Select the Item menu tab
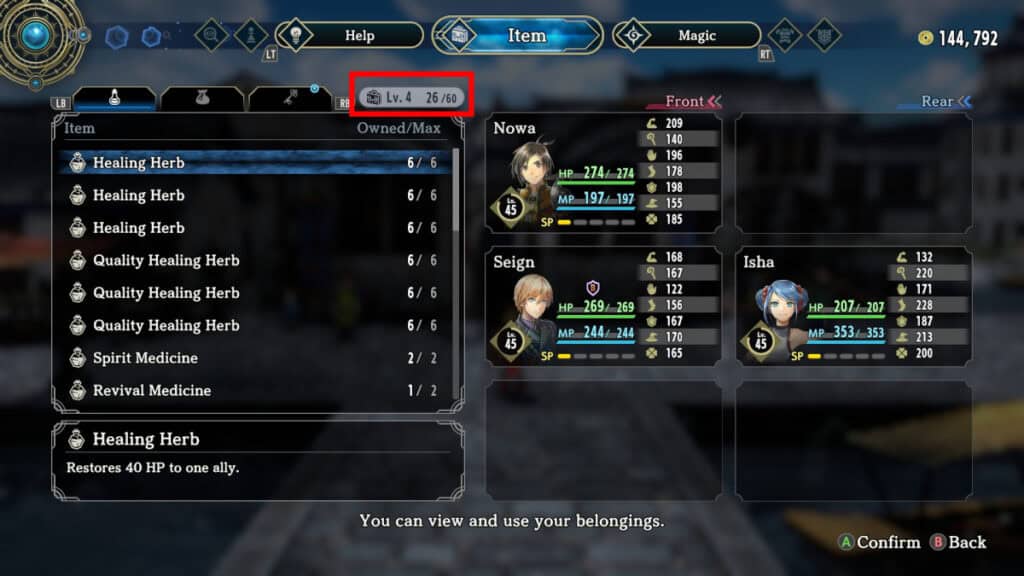This screenshot has height=576, width=1024. click(518, 36)
